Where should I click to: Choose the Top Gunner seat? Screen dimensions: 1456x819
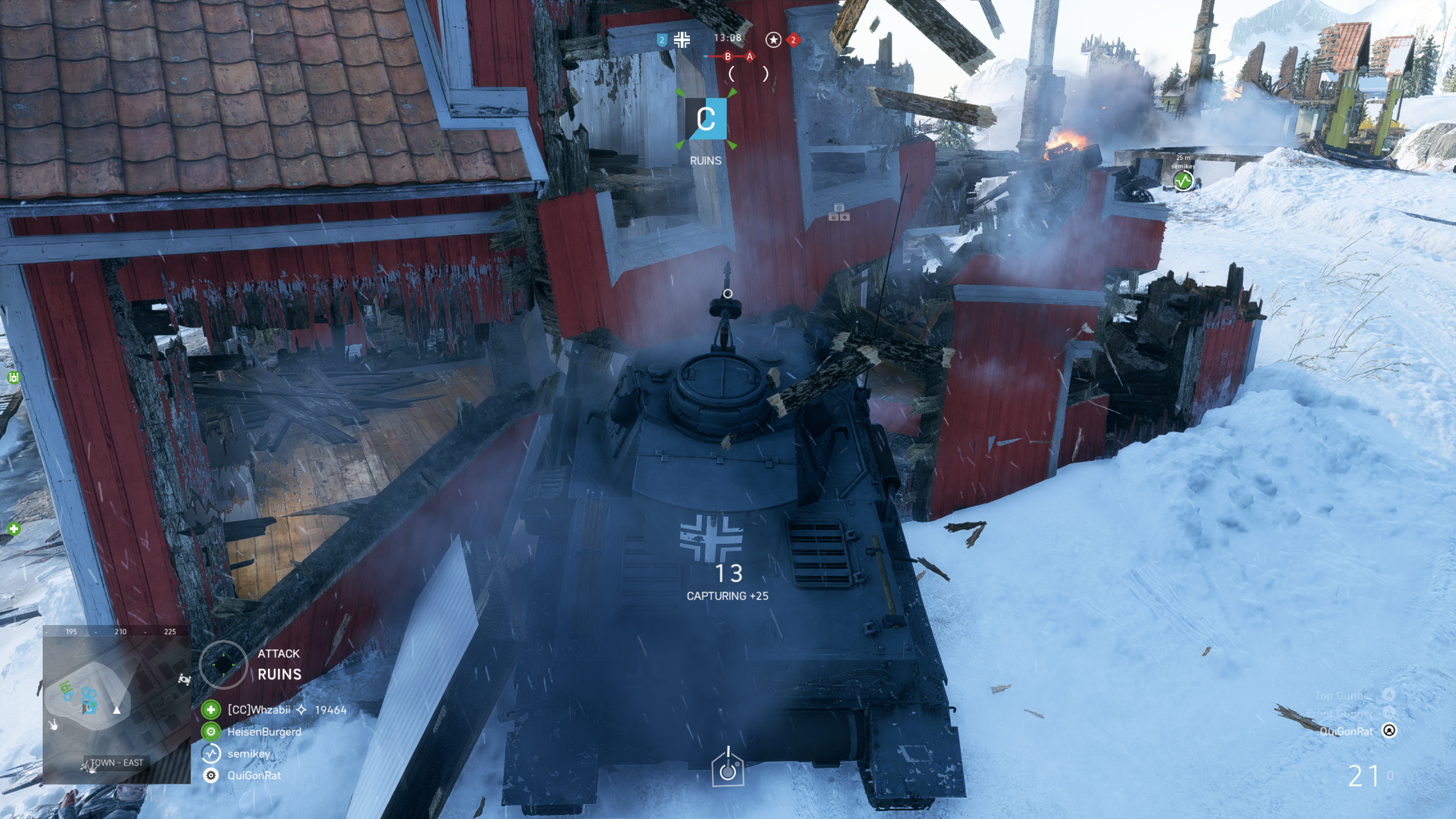(1389, 695)
